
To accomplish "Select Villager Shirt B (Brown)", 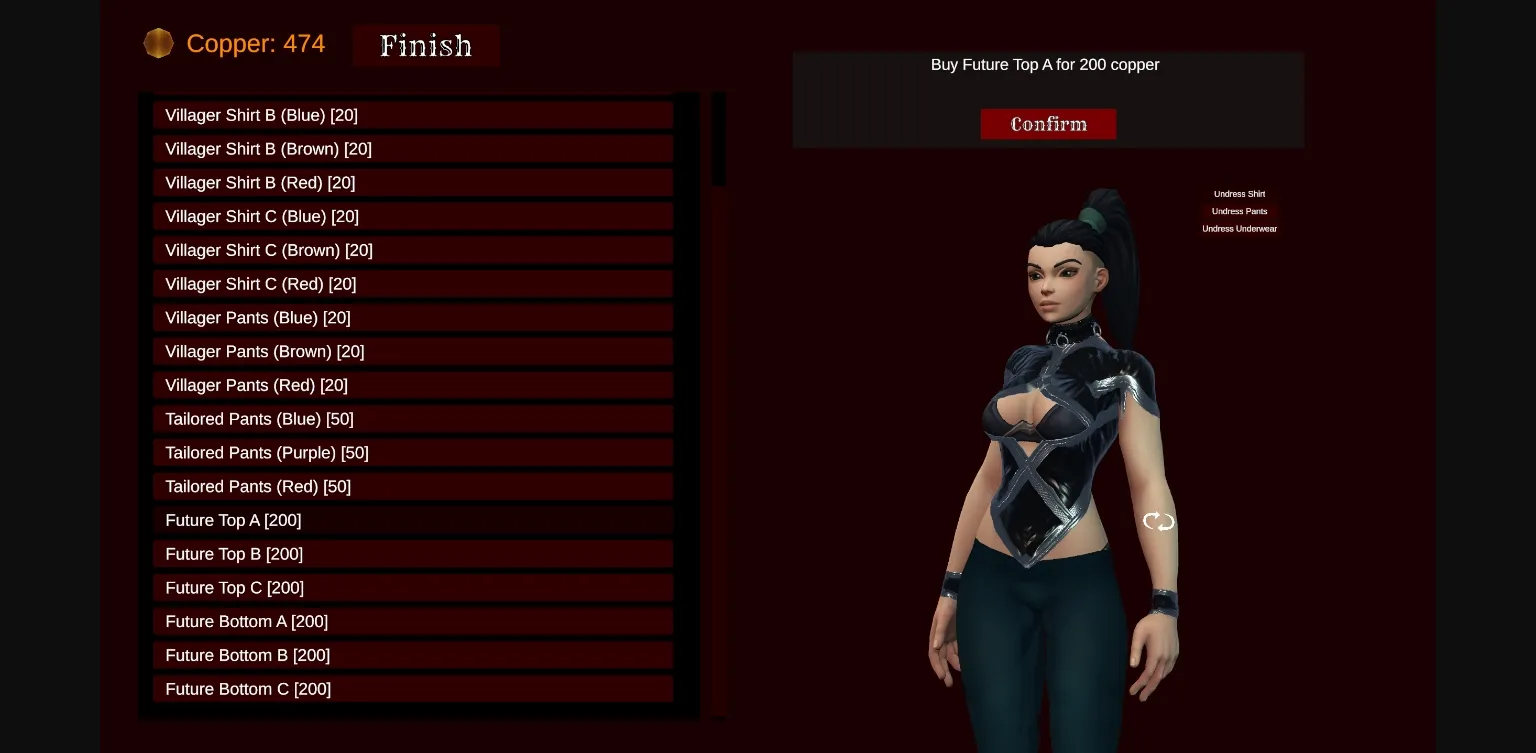I will click(413, 149).
